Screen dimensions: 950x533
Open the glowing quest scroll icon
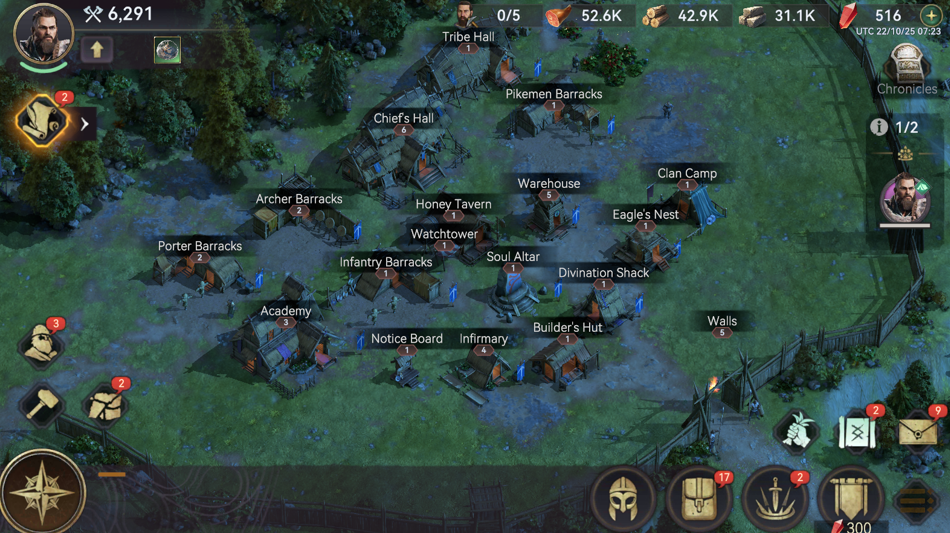click(42, 123)
